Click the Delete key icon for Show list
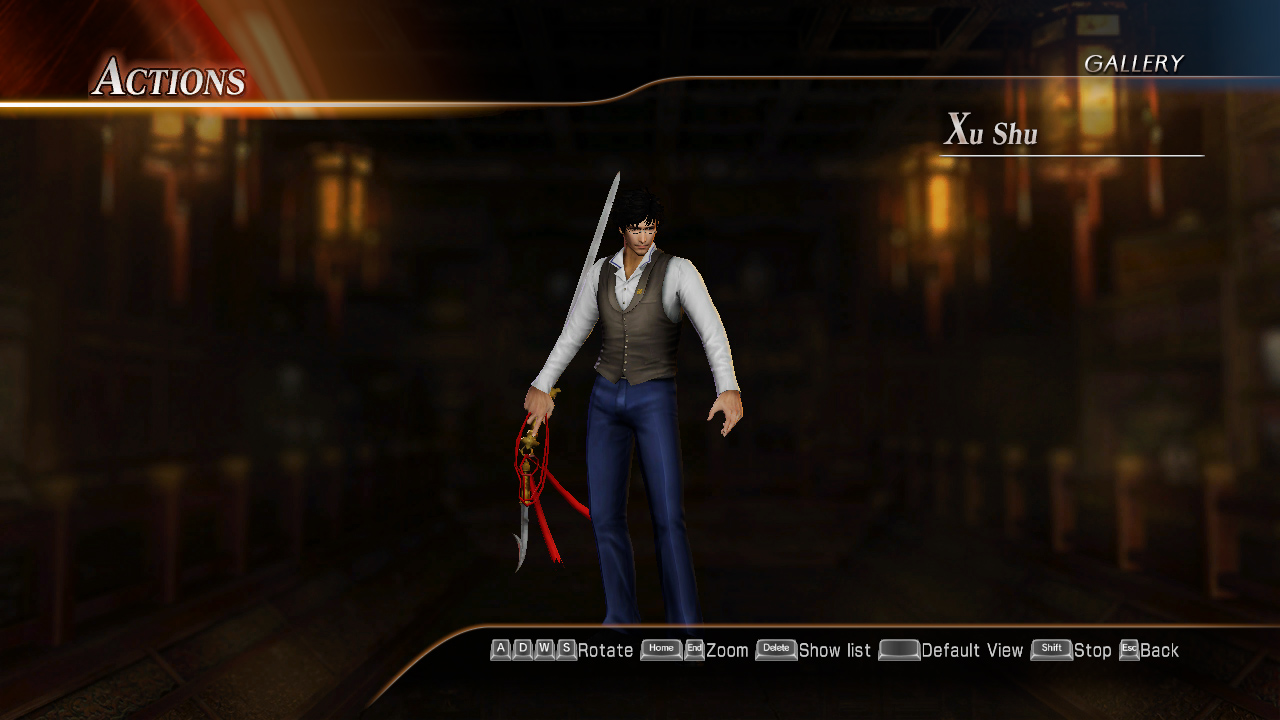The height and width of the screenshot is (720, 1280). [x=777, y=649]
